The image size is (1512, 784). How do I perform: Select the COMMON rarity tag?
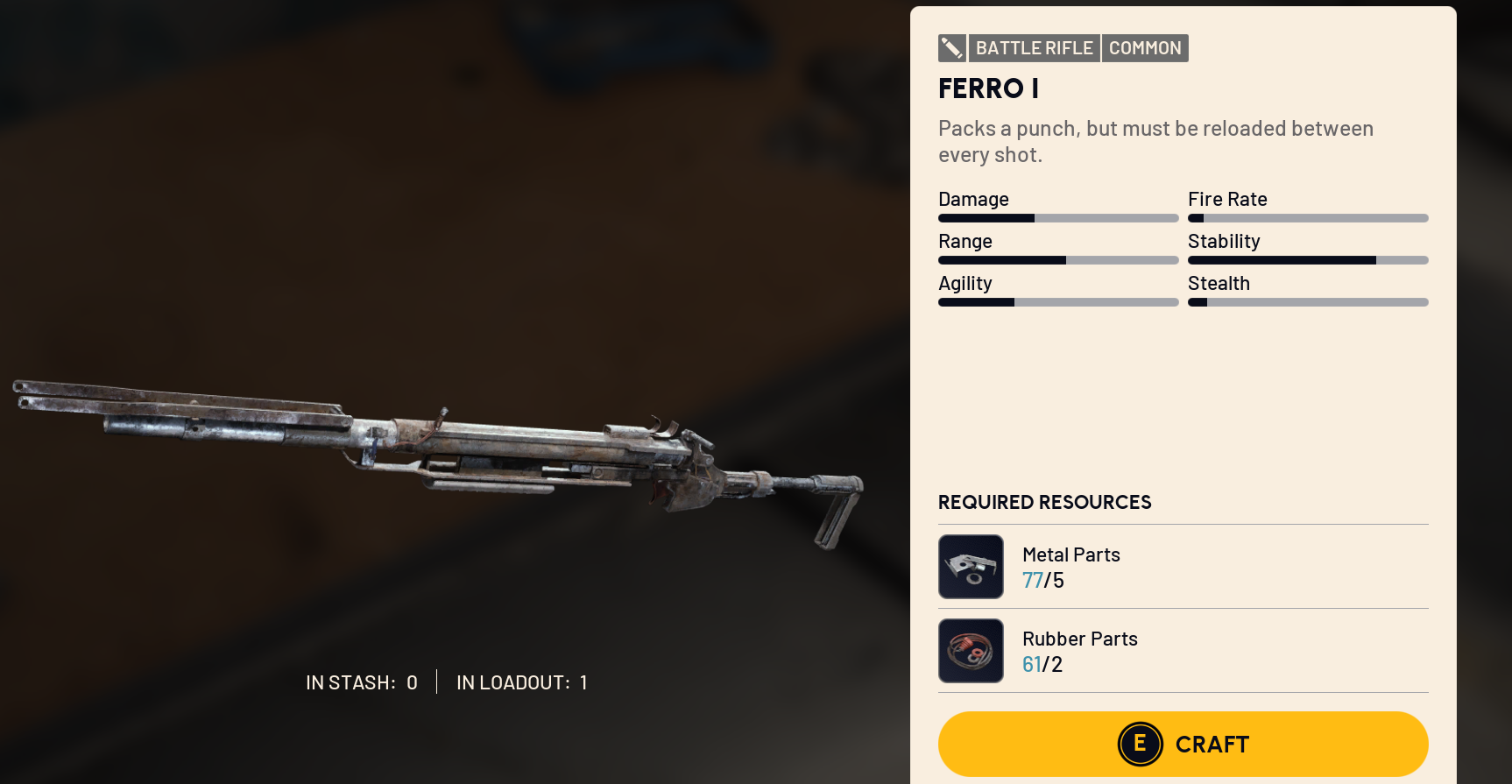(x=1145, y=48)
